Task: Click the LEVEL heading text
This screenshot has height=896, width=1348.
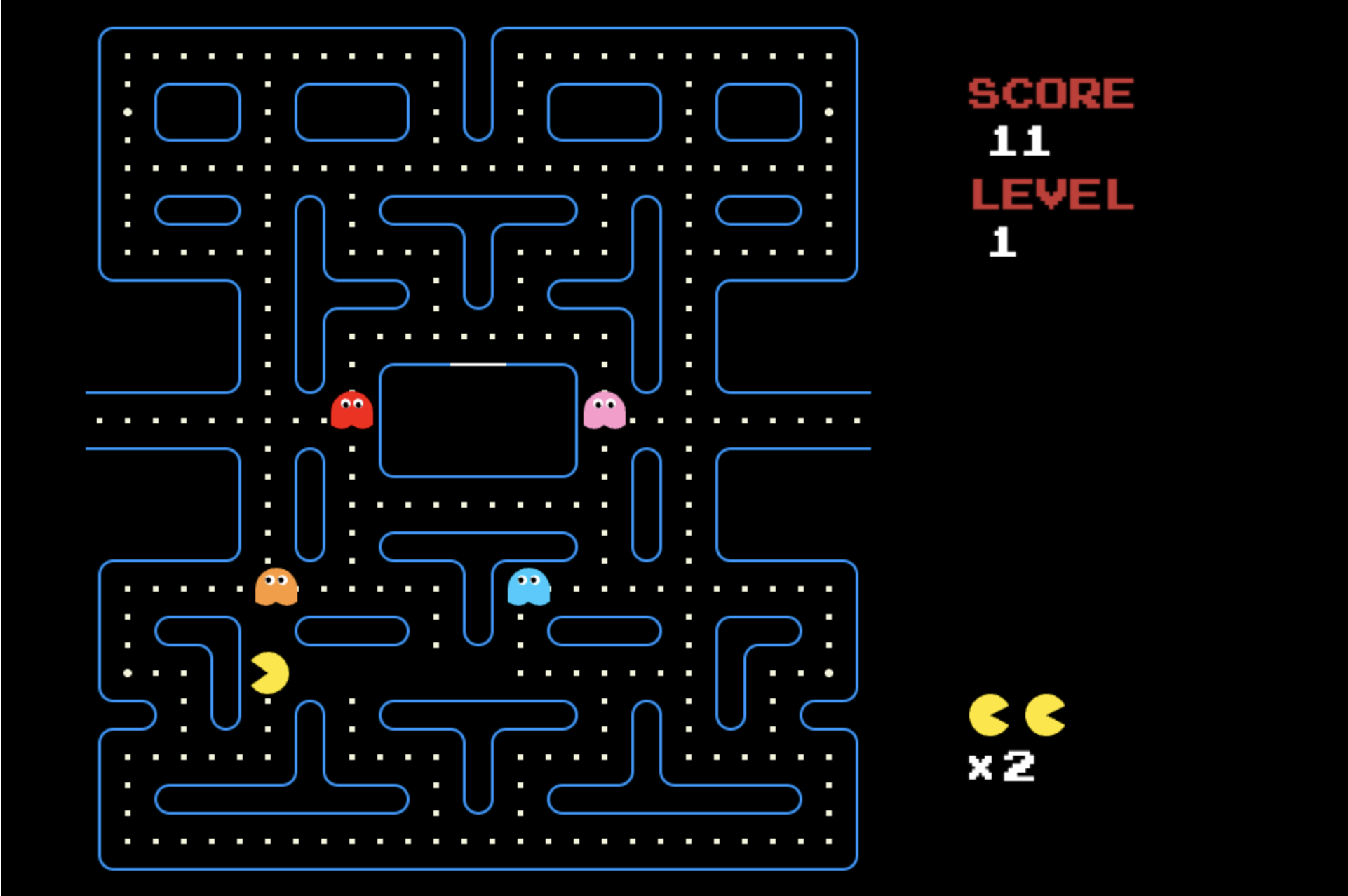Action: tap(1052, 195)
